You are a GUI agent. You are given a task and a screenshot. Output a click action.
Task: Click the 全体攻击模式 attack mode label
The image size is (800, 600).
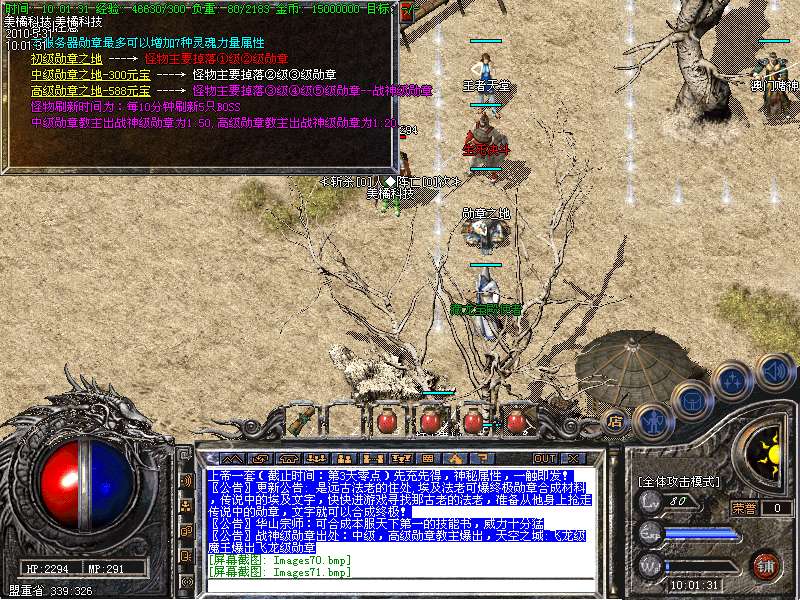coord(681,482)
